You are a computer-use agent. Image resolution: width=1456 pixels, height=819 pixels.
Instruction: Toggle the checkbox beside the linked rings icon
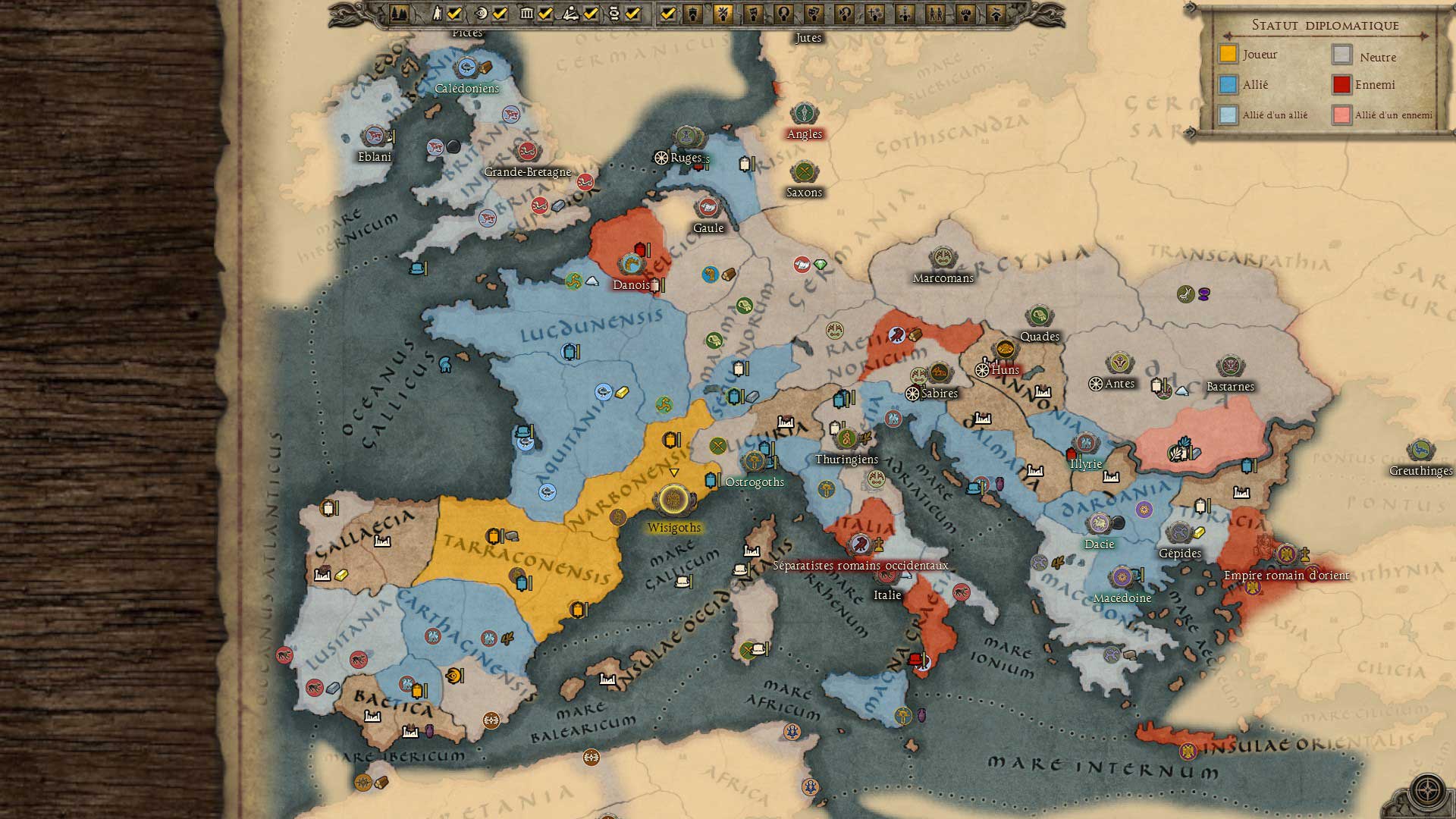(x=633, y=13)
